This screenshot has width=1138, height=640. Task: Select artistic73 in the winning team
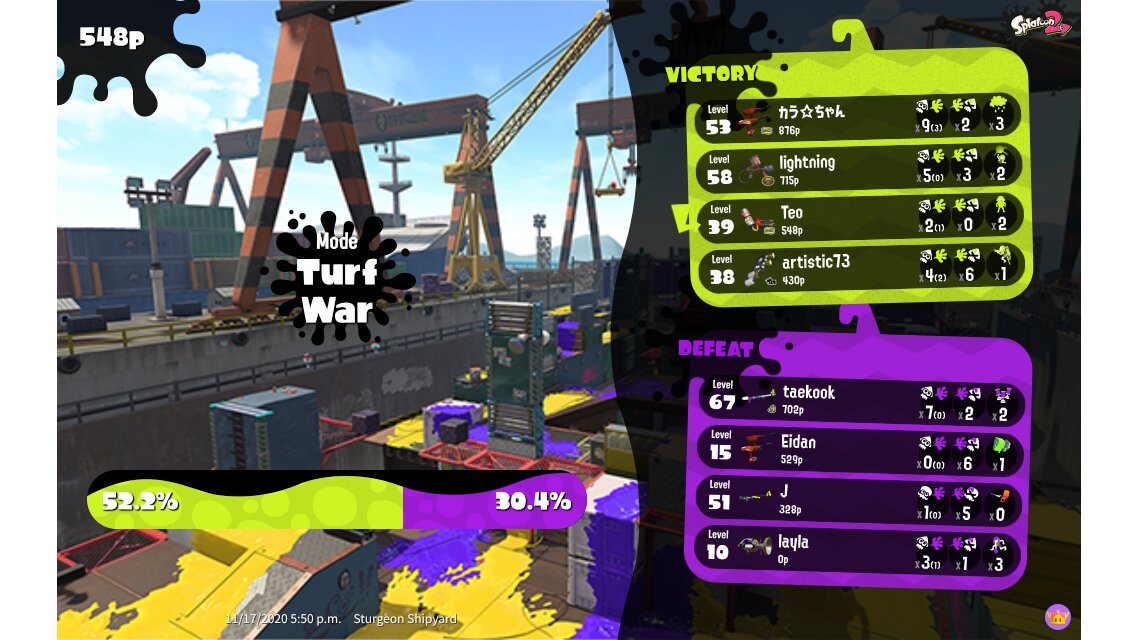(x=860, y=267)
